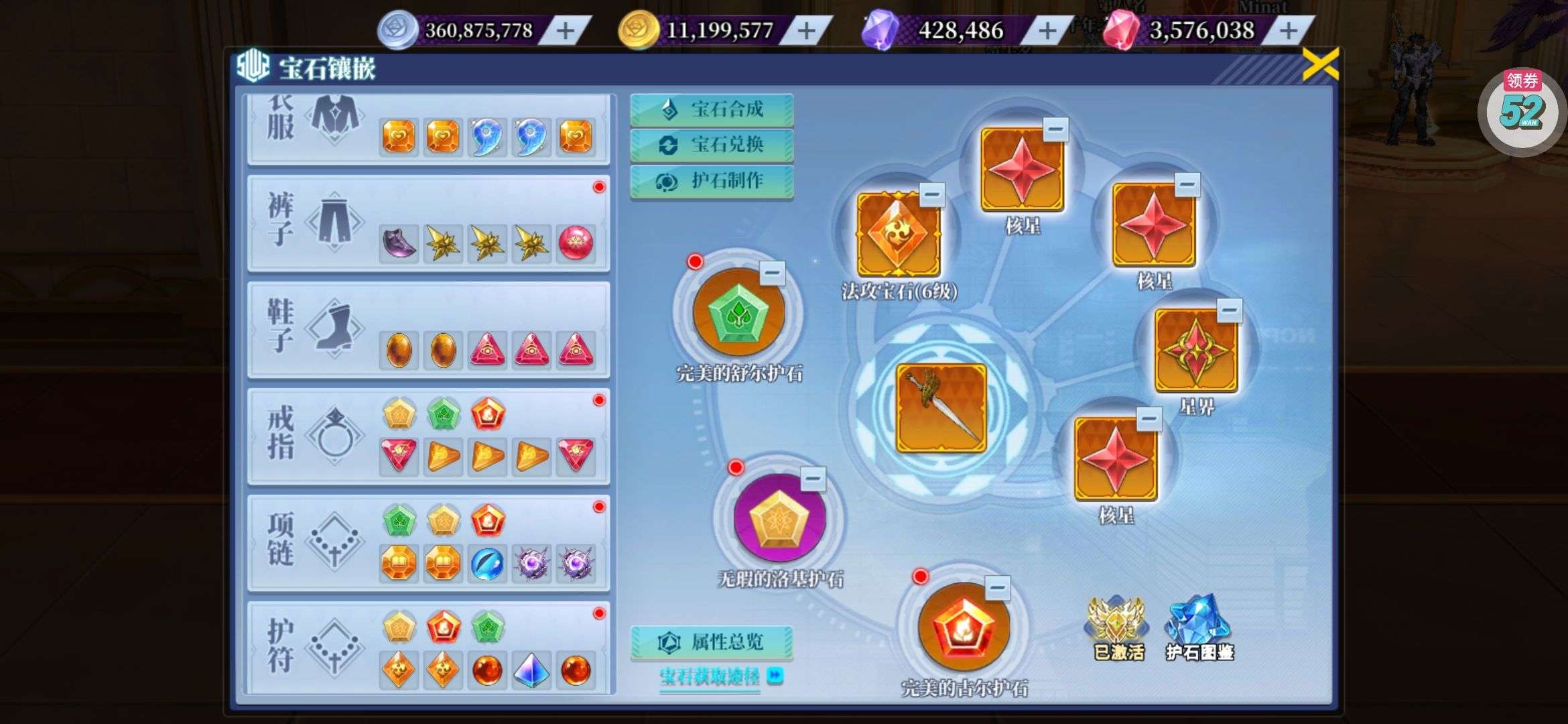Close the gem inlay window

1319,65
